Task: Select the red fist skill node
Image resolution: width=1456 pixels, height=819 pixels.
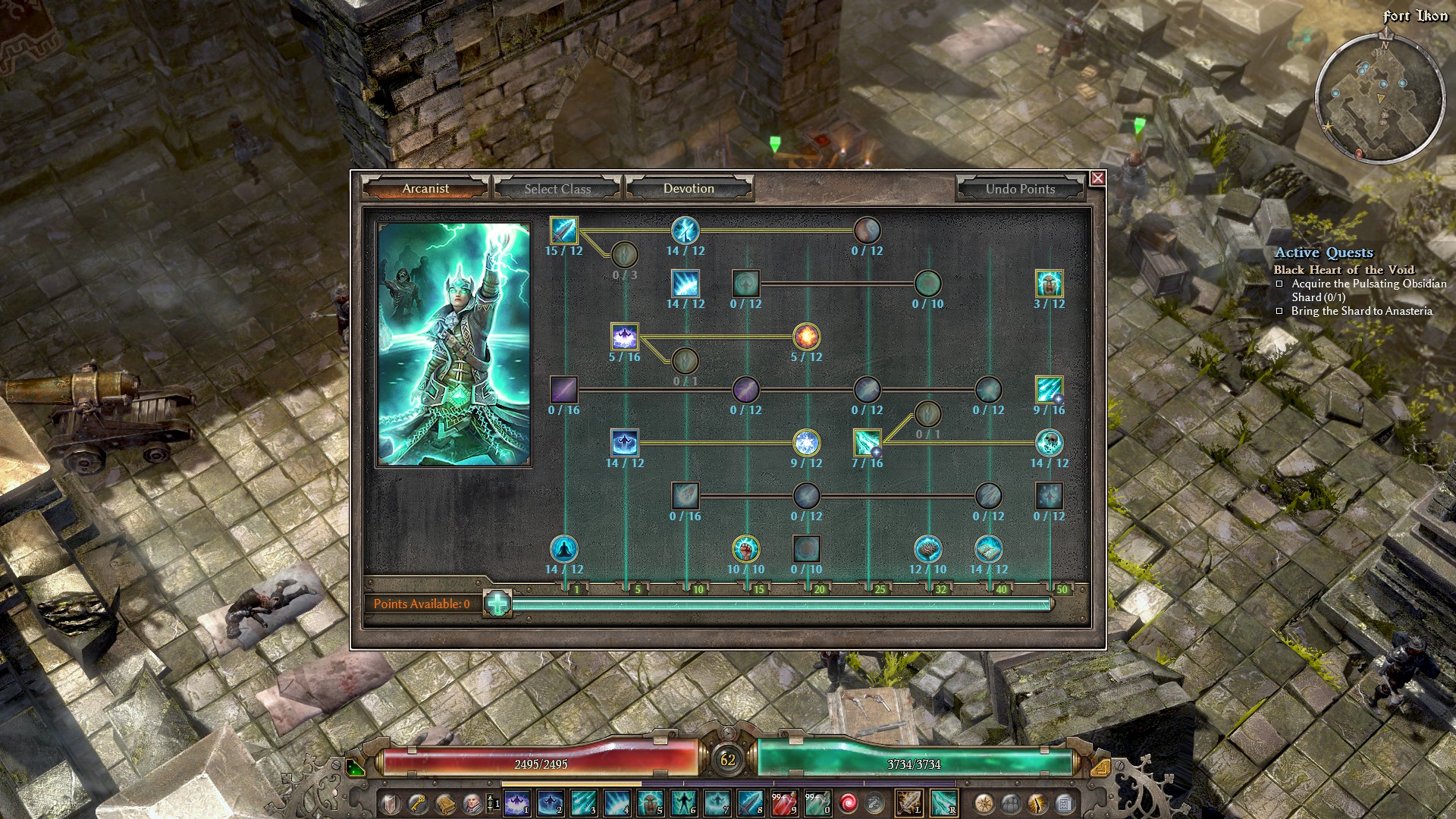Action: pos(745,548)
